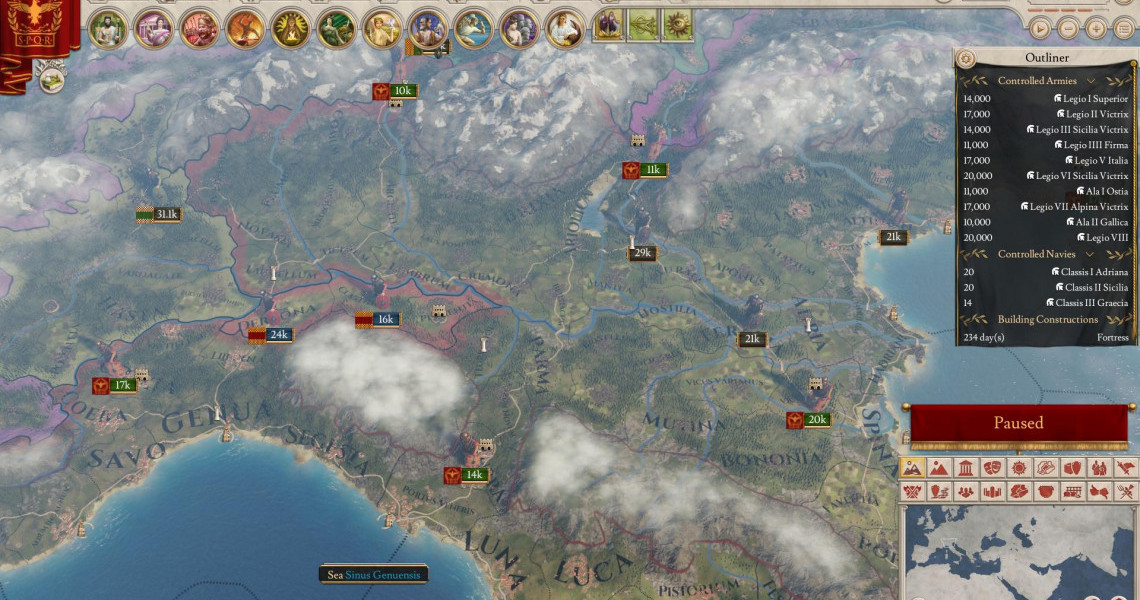This screenshot has height=600, width=1140.
Task: Click the play button to resume game speed
Action: (1040, 29)
